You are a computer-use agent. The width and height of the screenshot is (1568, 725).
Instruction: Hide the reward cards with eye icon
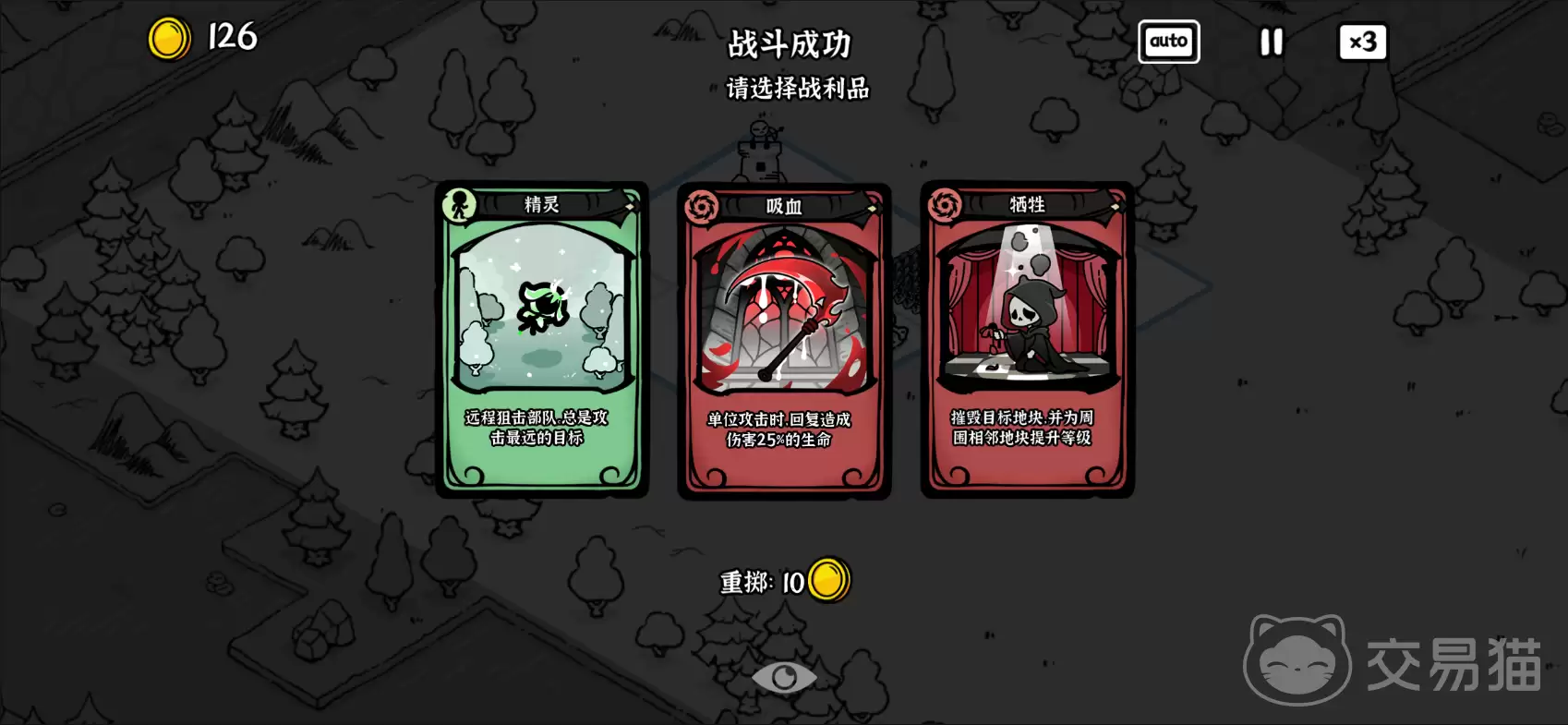click(x=784, y=678)
